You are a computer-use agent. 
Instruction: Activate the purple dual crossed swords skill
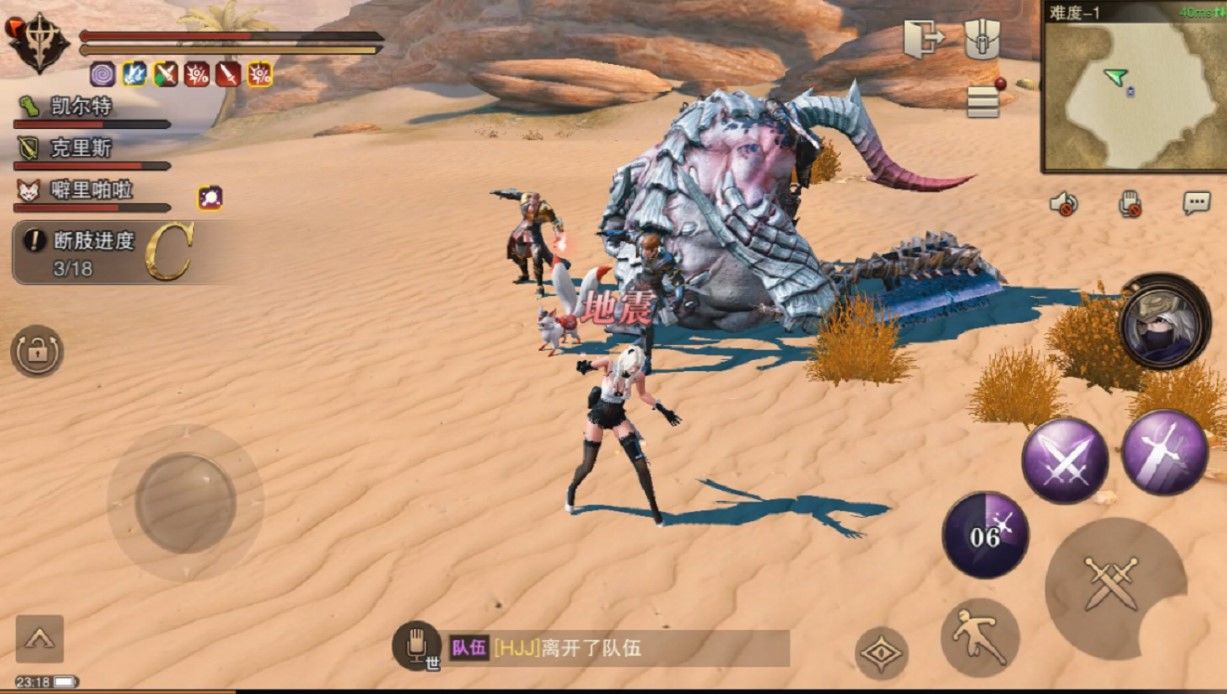click(x=1063, y=460)
